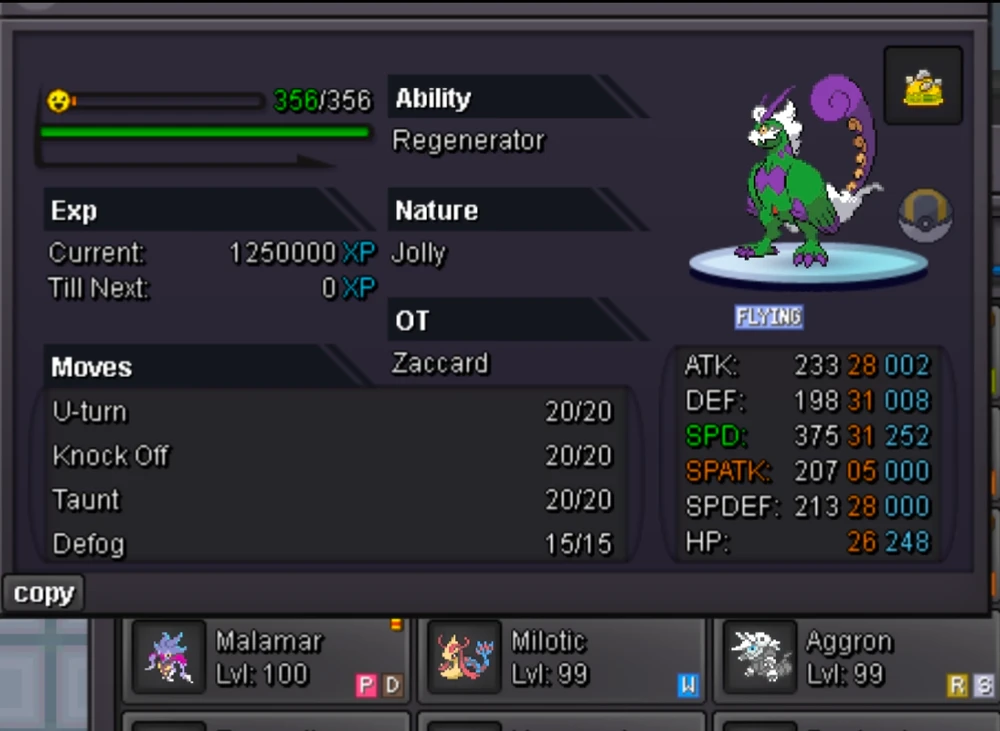Select Malamar in the party list
The width and height of the screenshot is (1000, 731).
266,659
